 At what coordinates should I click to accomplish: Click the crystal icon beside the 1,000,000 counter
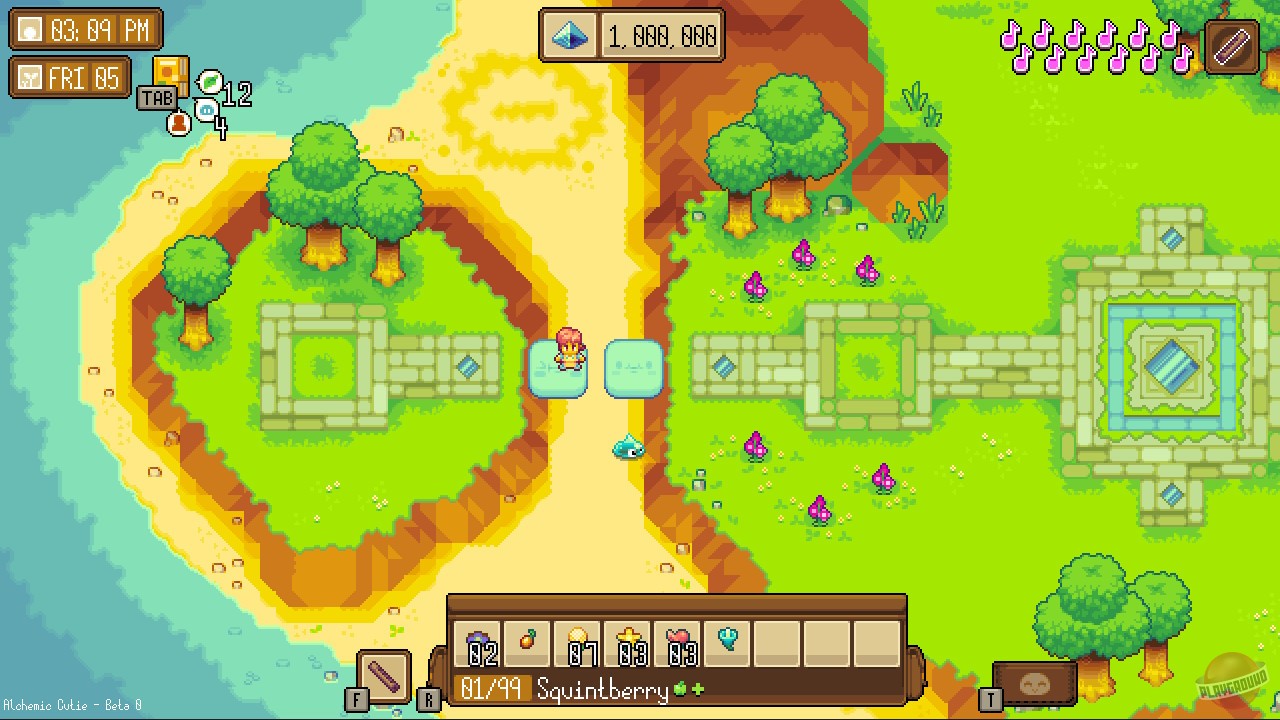pos(568,35)
